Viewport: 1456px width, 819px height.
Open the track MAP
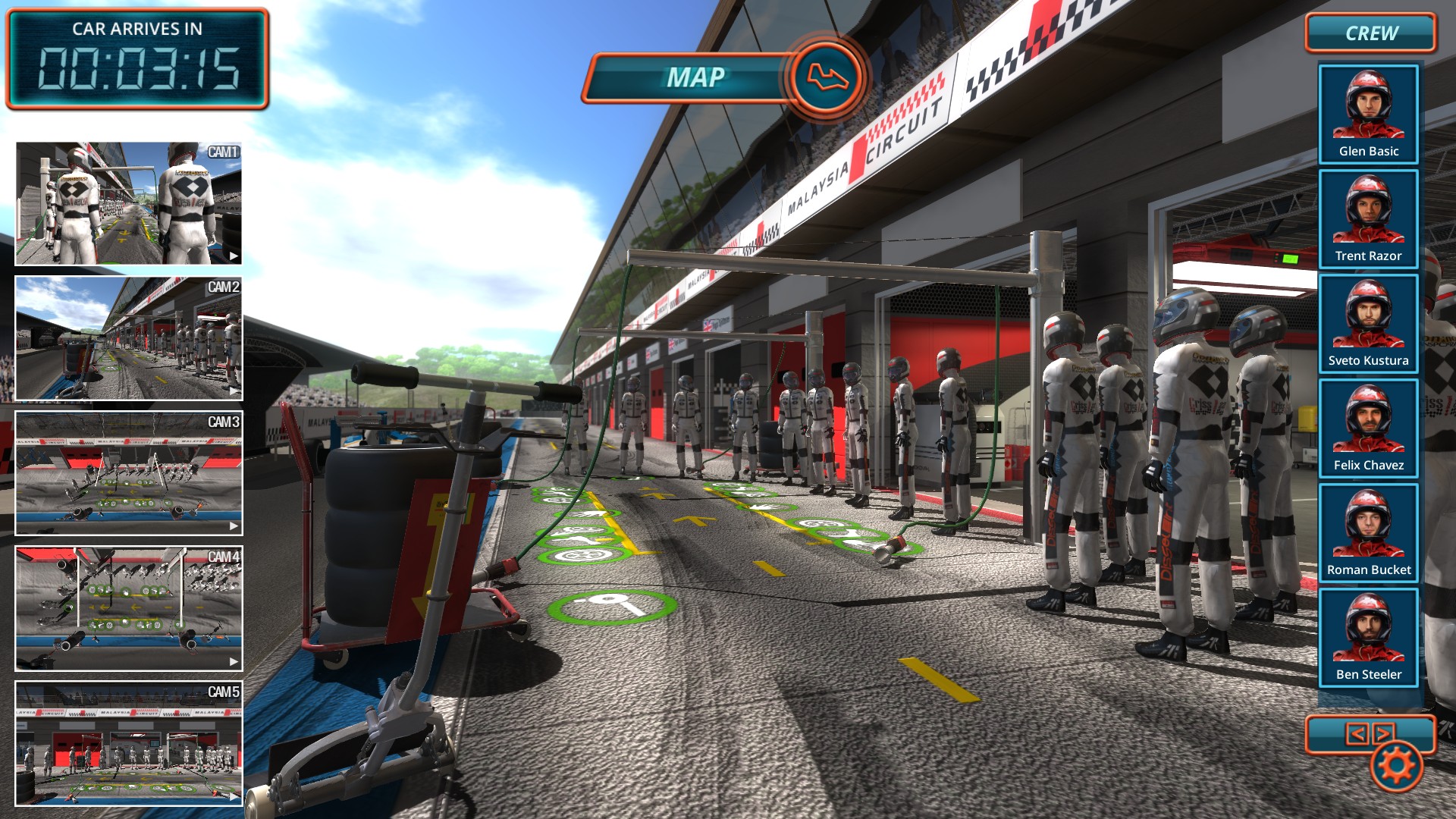point(696,77)
